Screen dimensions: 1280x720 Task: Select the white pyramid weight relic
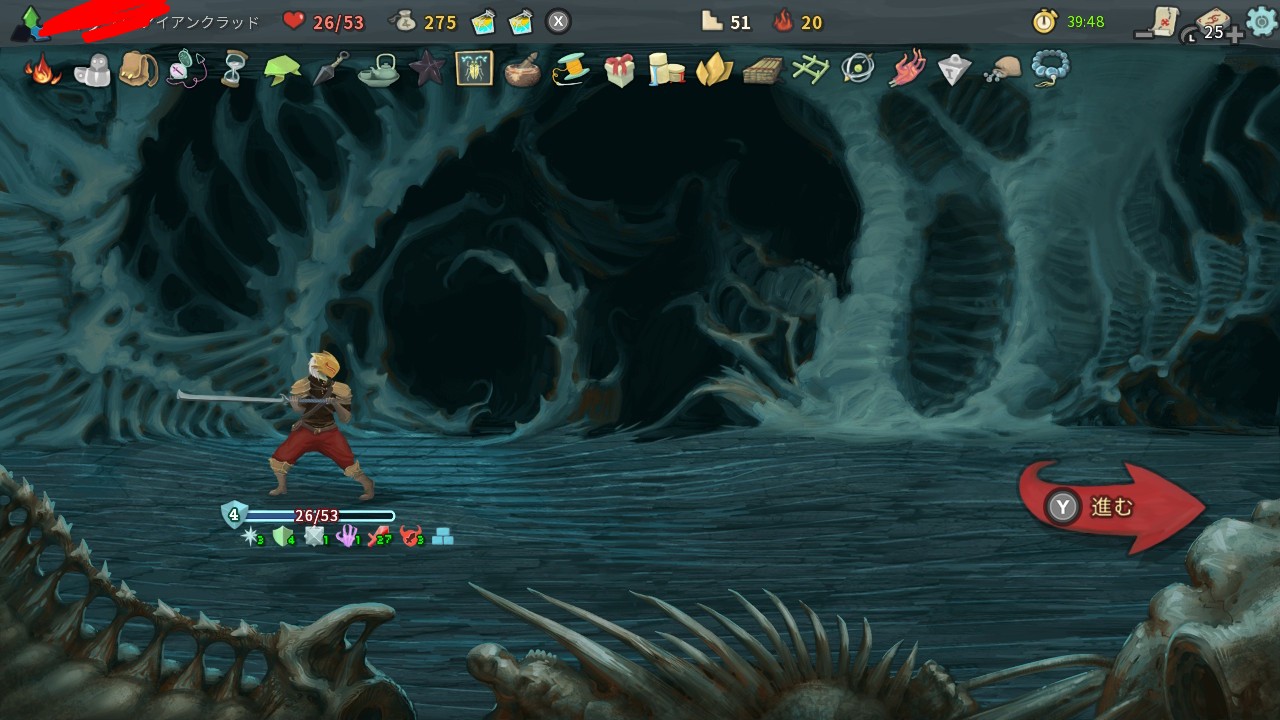(954, 69)
